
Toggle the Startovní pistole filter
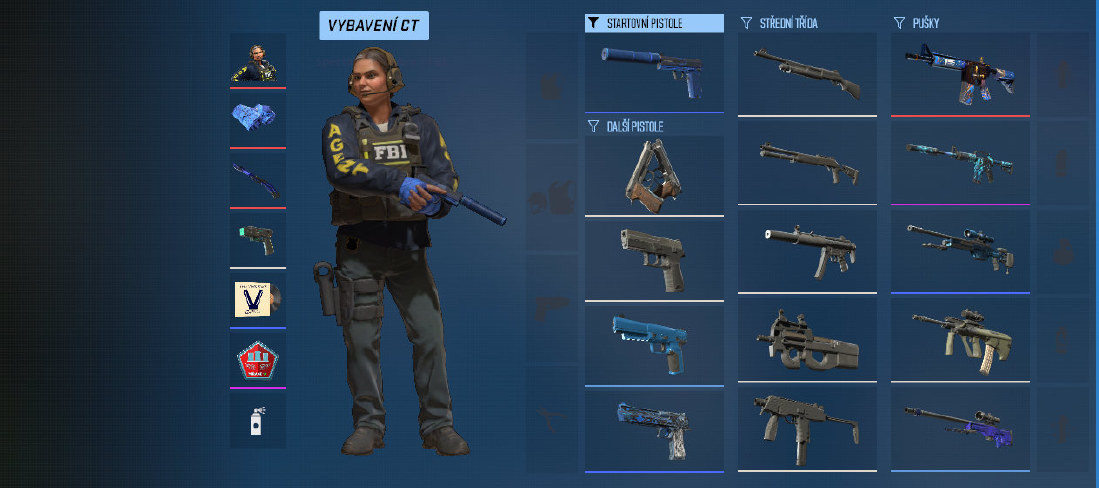point(654,23)
